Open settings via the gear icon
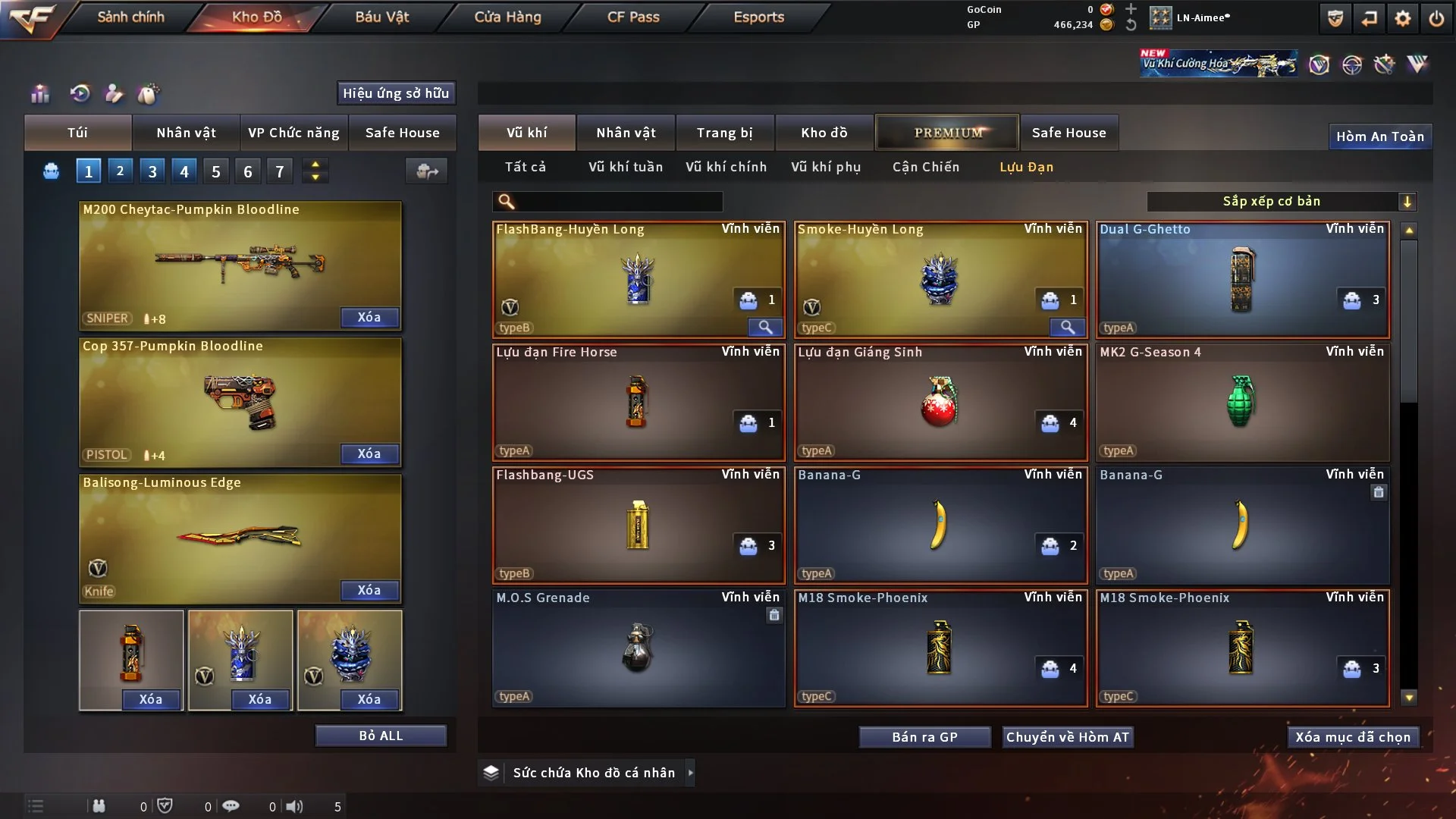This screenshot has height=819, width=1456. click(1403, 18)
